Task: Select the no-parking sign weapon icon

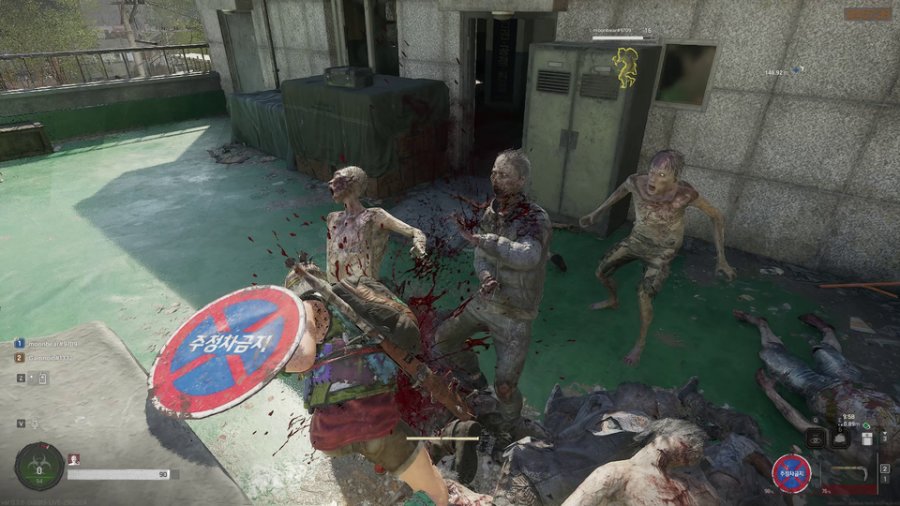Action: pyautogui.click(x=791, y=472)
